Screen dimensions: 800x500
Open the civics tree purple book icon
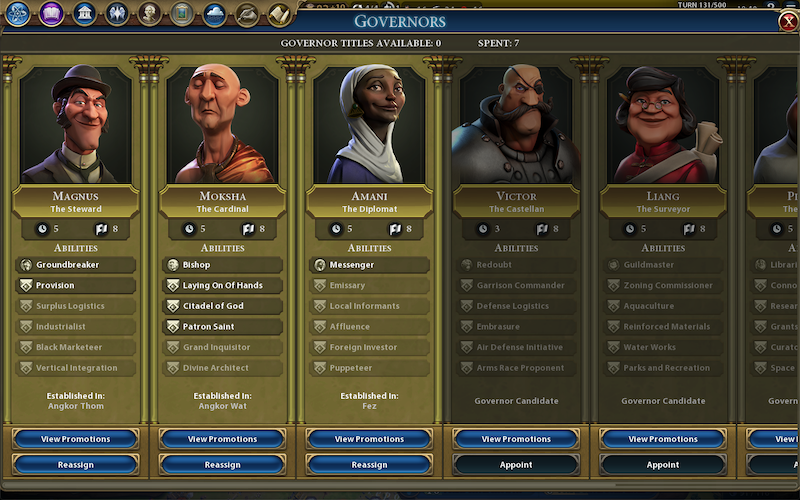(x=52, y=14)
